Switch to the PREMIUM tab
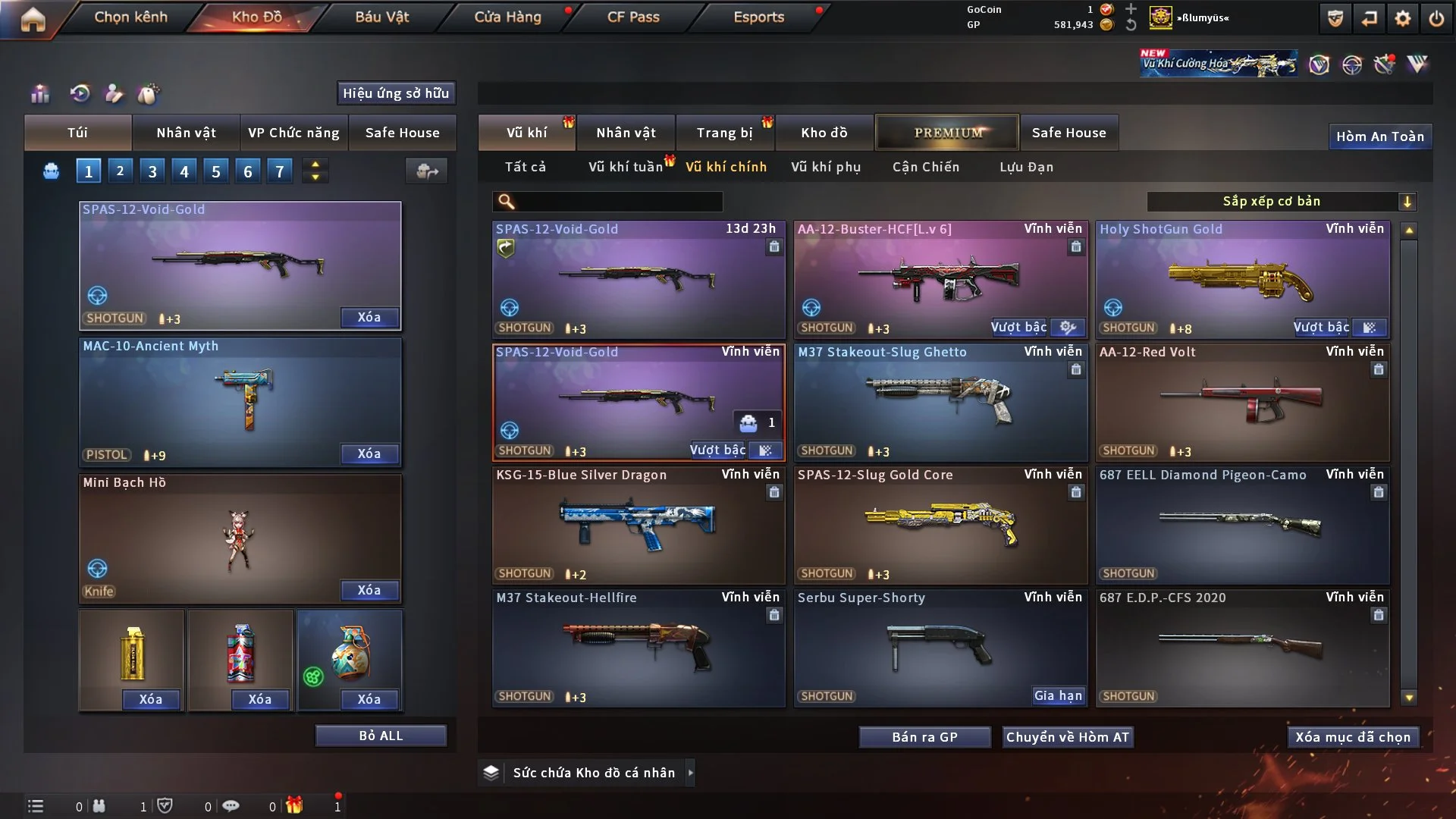 tap(947, 133)
